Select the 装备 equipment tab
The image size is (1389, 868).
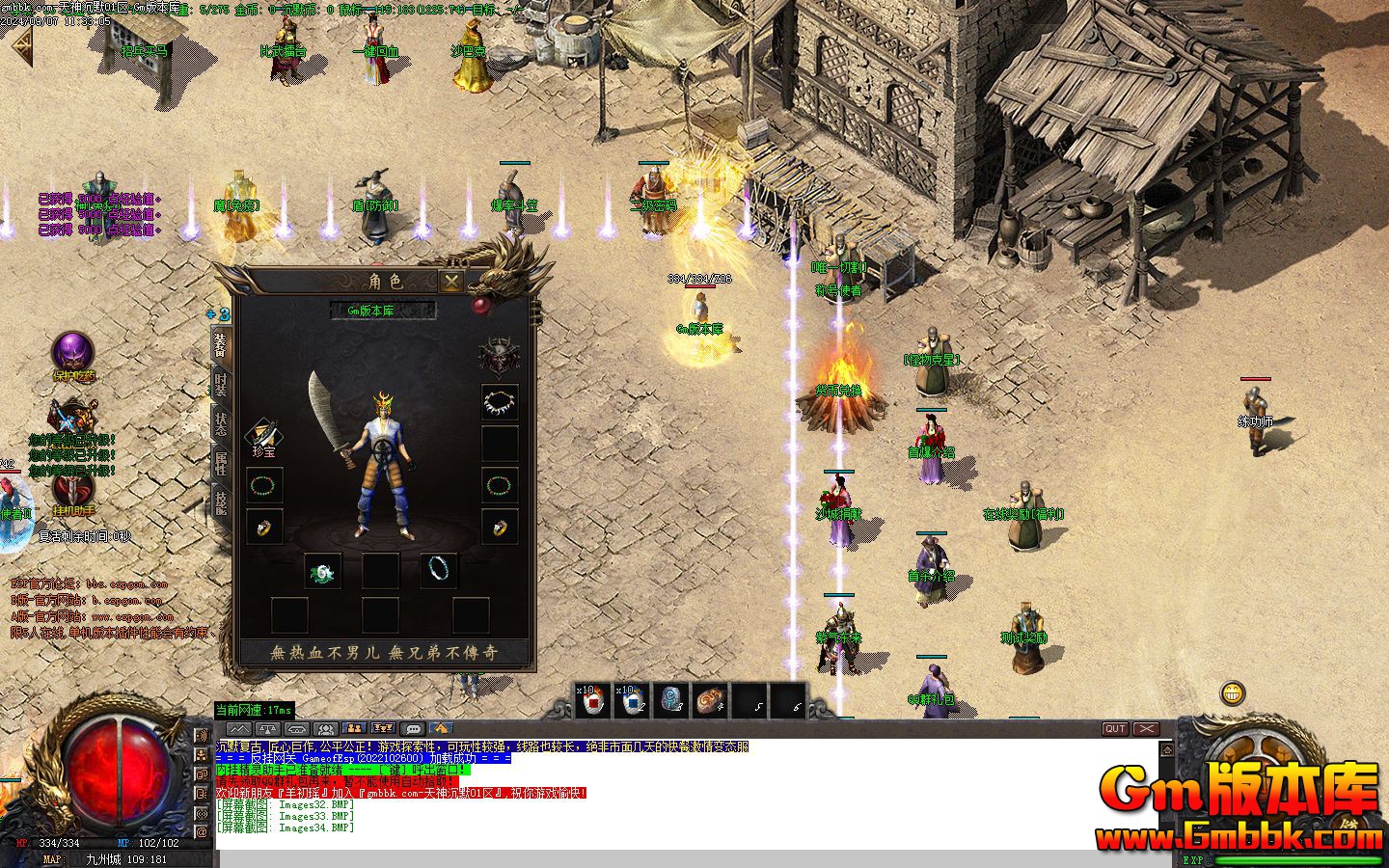pyautogui.click(x=221, y=345)
